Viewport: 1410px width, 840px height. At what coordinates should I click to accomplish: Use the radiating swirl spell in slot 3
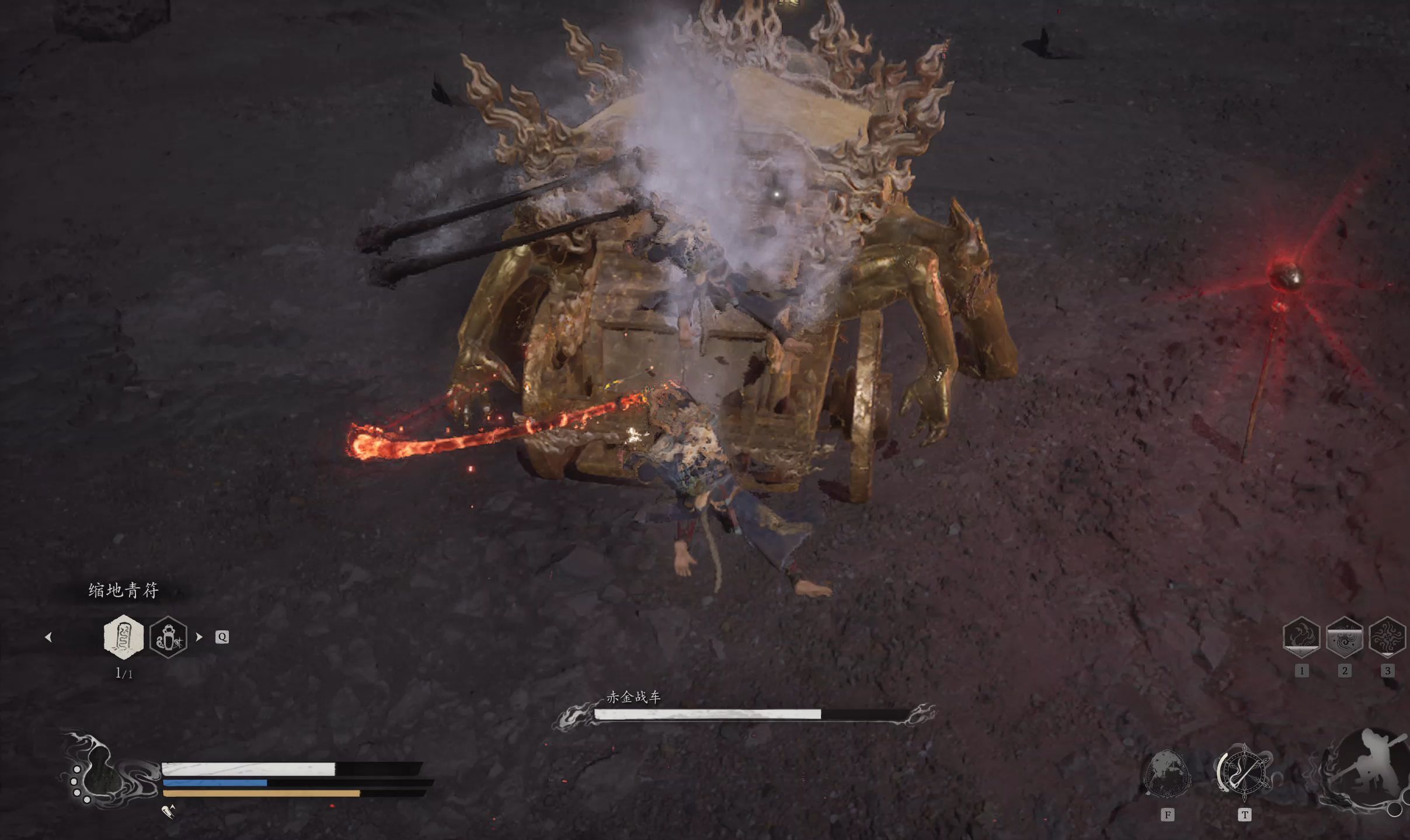click(x=1387, y=637)
